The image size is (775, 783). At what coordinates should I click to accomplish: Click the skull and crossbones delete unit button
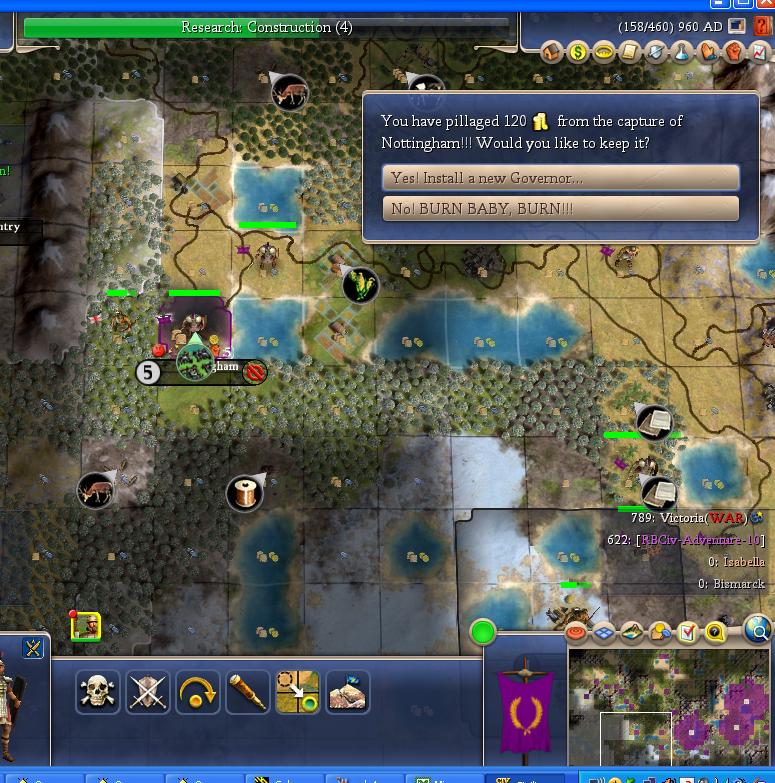click(x=98, y=692)
